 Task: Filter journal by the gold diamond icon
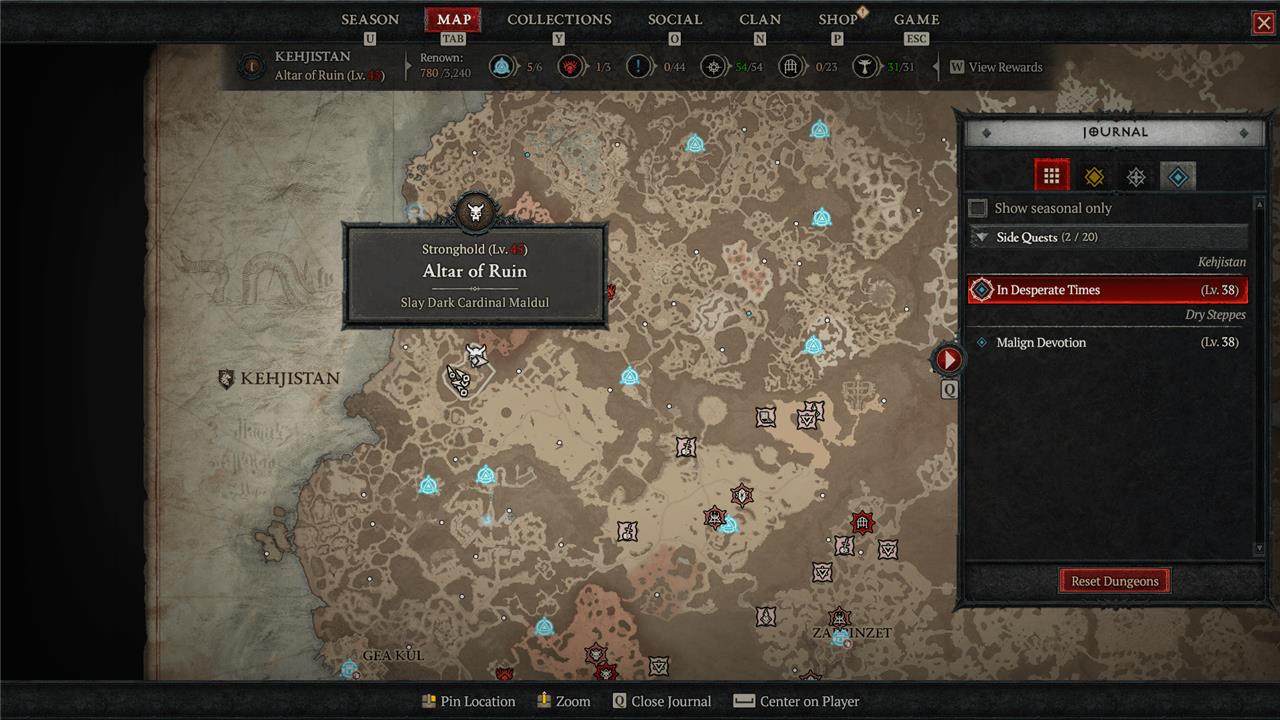(1094, 177)
